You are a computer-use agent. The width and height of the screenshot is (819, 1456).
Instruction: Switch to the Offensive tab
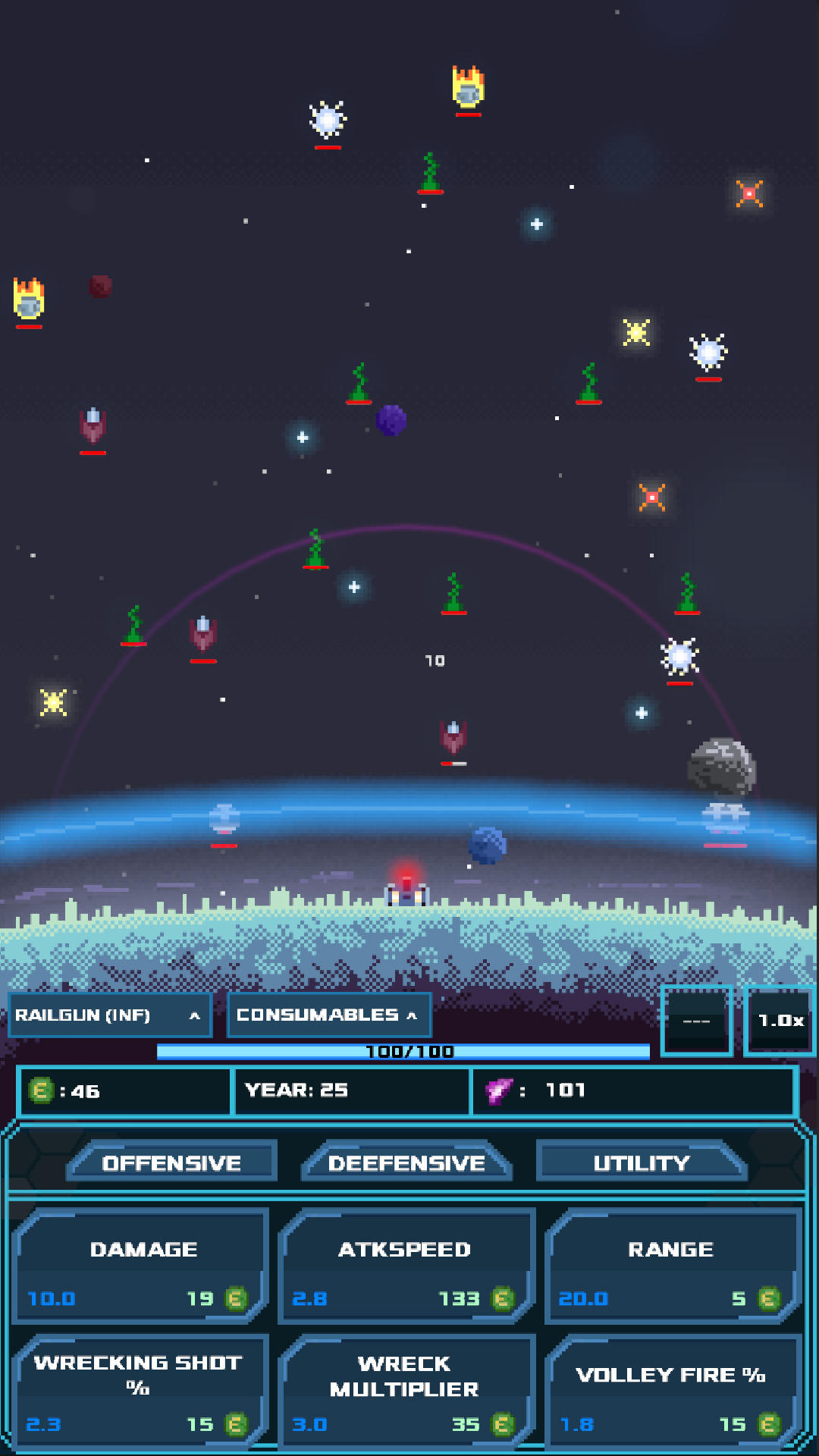click(x=171, y=1163)
